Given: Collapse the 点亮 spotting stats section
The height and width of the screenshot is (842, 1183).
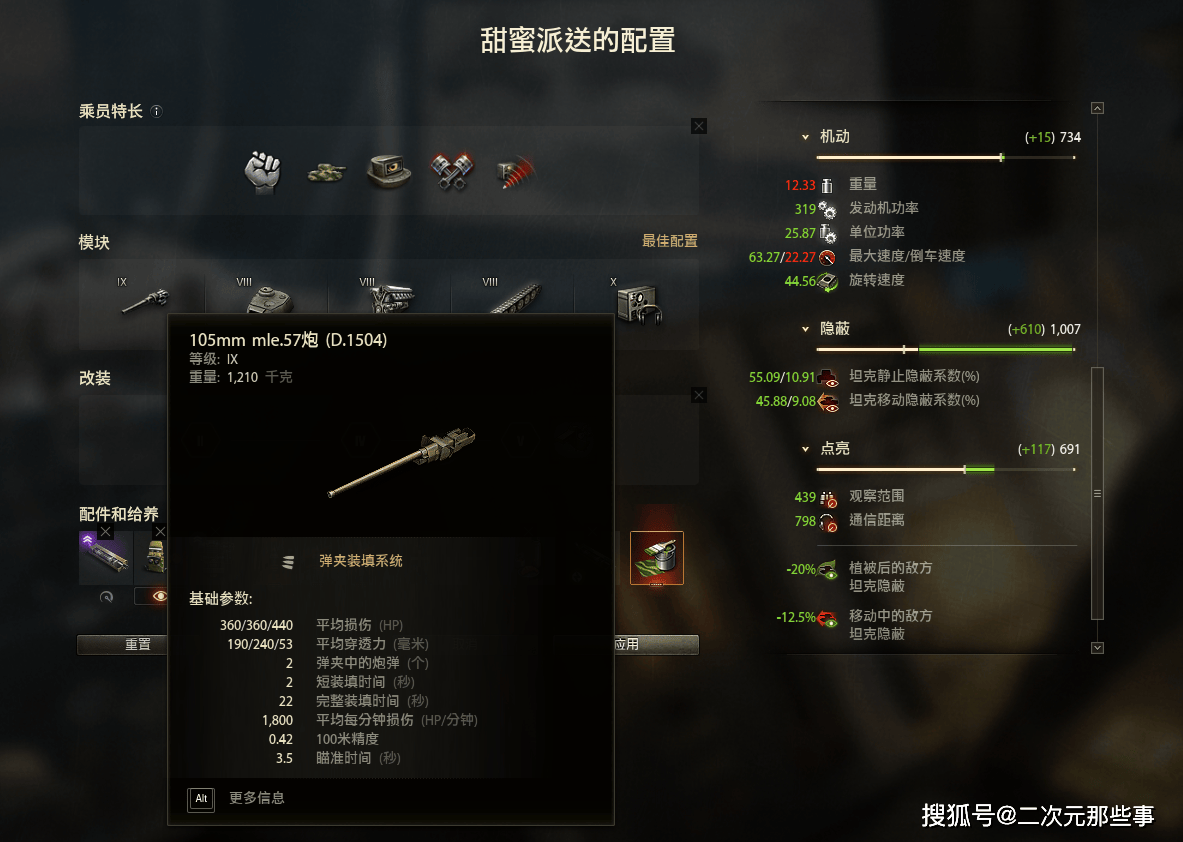Looking at the screenshot, I should (805, 449).
